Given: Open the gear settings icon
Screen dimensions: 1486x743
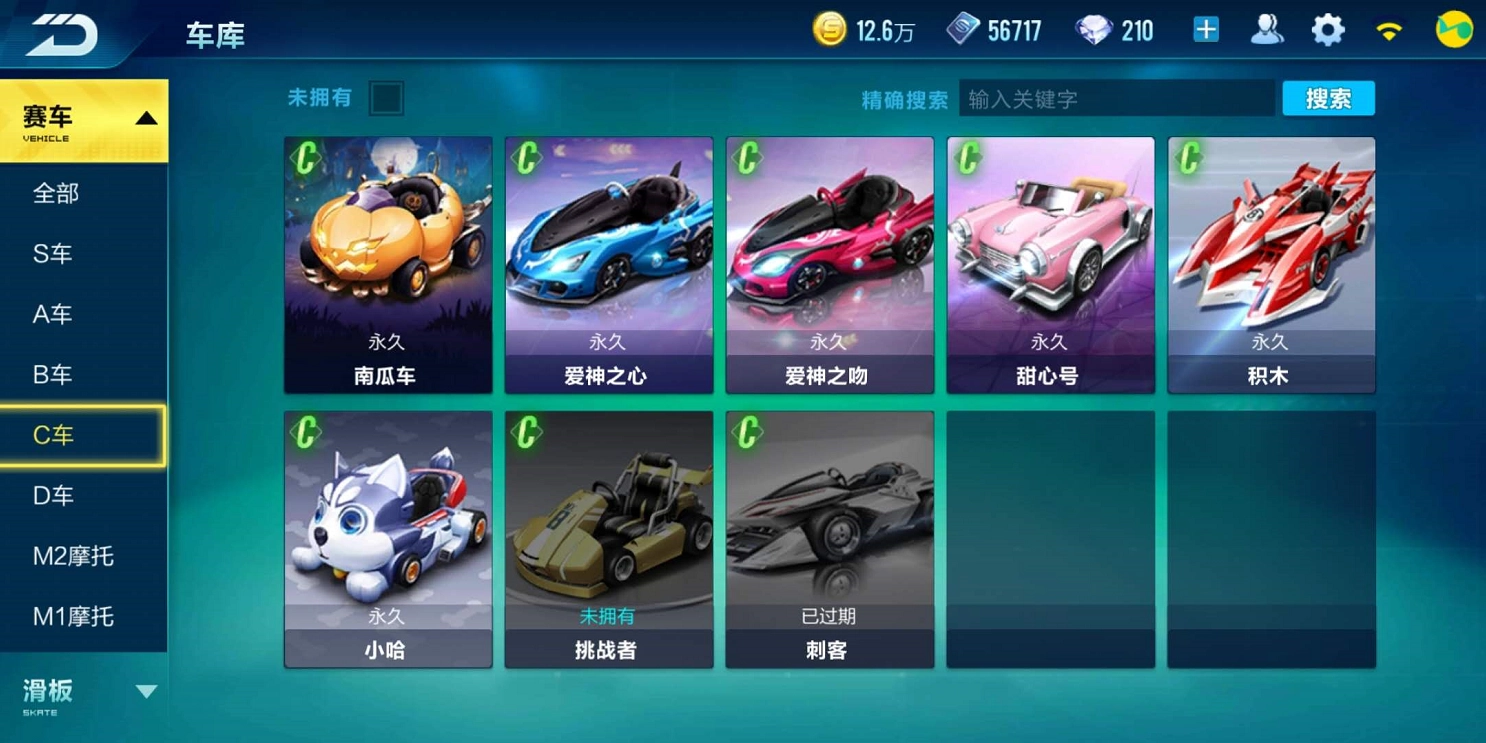Looking at the screenshot, I should 1327,31.
